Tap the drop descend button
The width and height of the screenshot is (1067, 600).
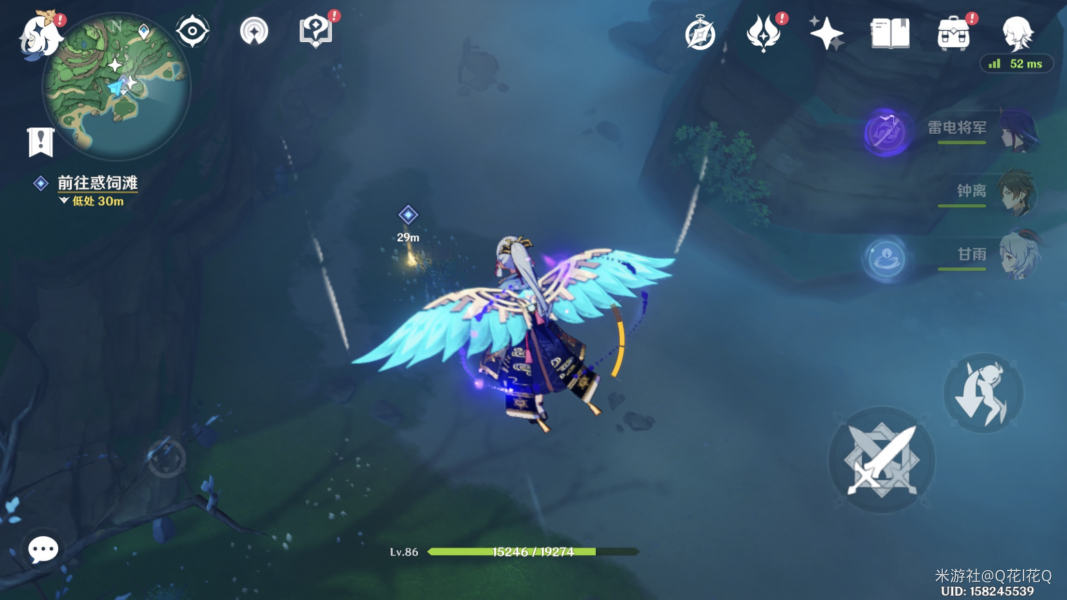coord(983,393)
